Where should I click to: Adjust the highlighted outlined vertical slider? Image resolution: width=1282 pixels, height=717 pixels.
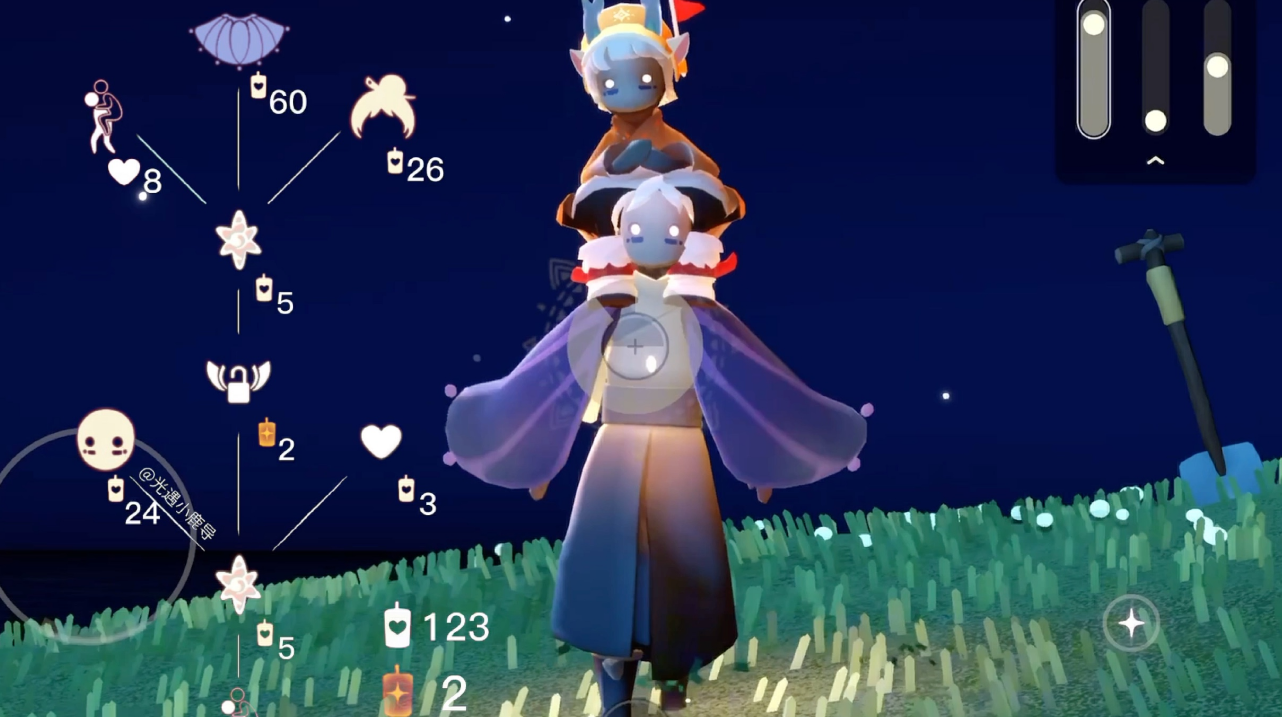click(1094, 68)
